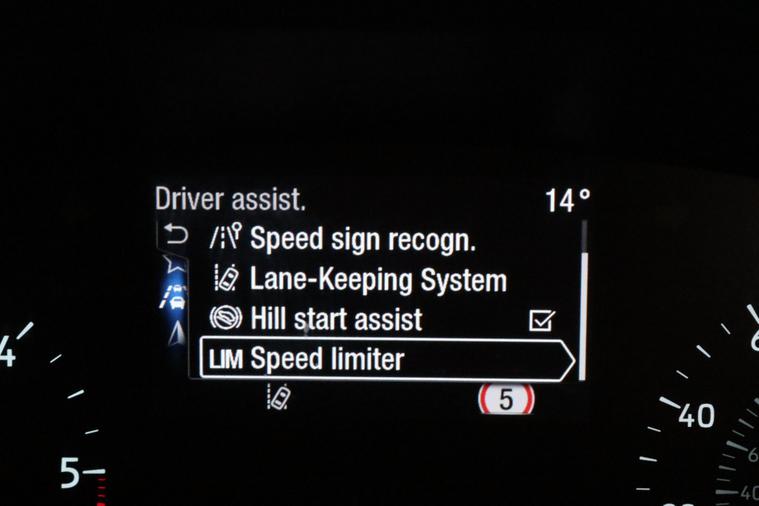This screenshot has height=506, width=759.
Task: Select the driver assist car icon tab
Action: pyautogui.click(x=176, y=298)
